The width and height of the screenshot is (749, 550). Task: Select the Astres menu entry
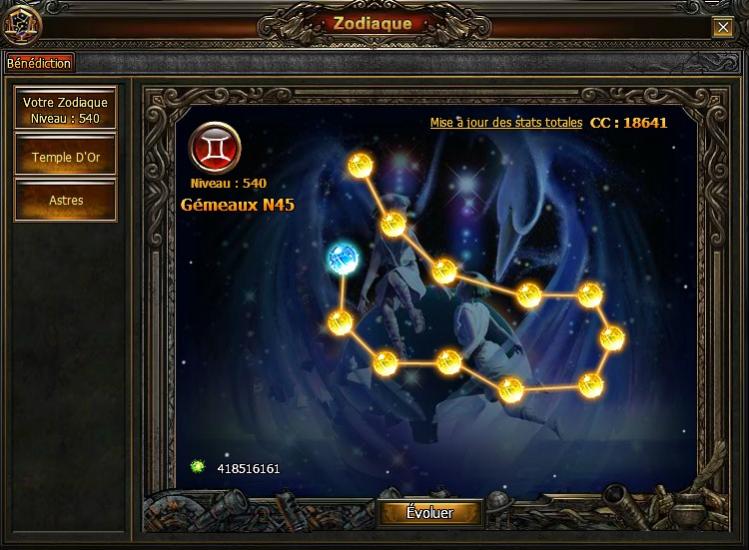click(65, 200)
